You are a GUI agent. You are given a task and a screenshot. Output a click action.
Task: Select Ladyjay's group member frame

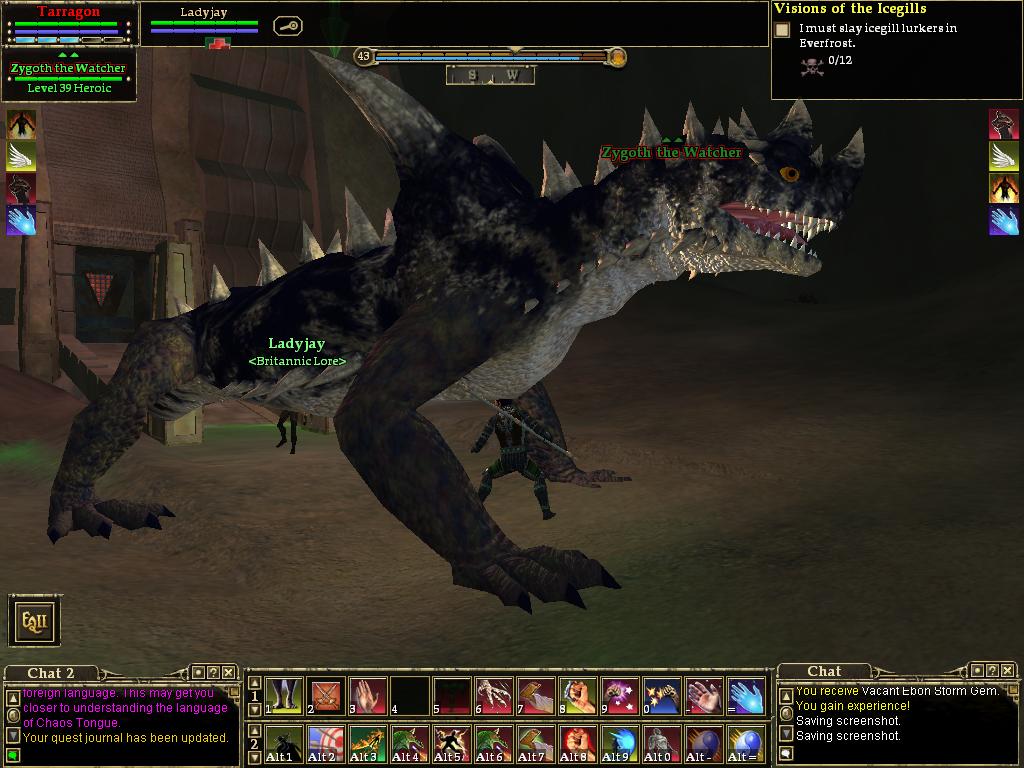[x=204, y=22]
